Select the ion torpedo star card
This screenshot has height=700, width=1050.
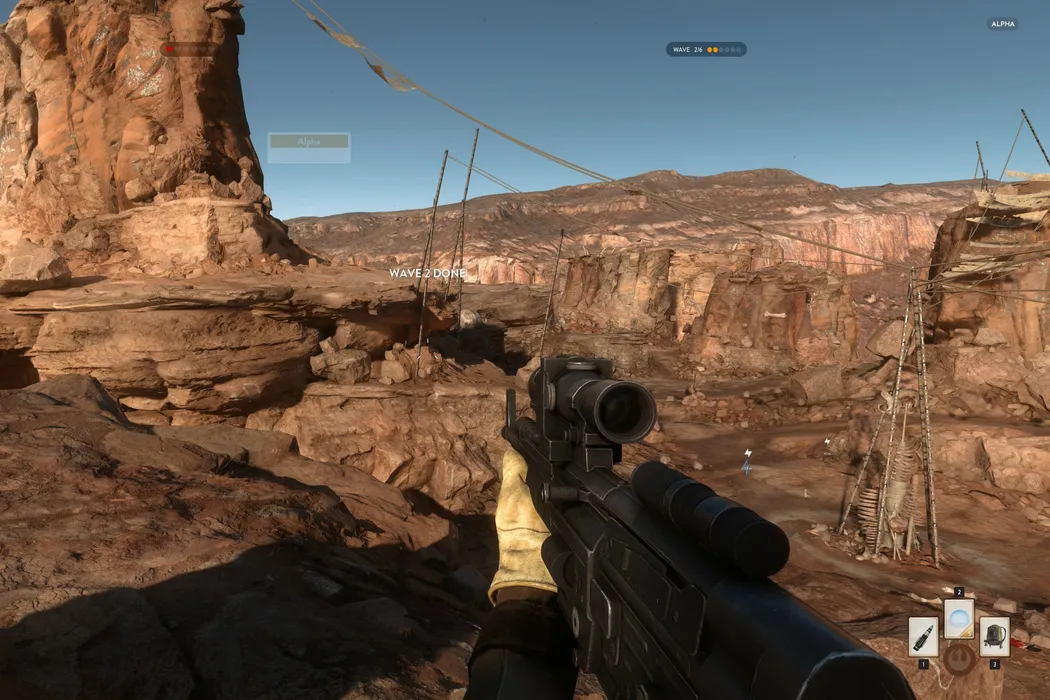pos(923,636)
